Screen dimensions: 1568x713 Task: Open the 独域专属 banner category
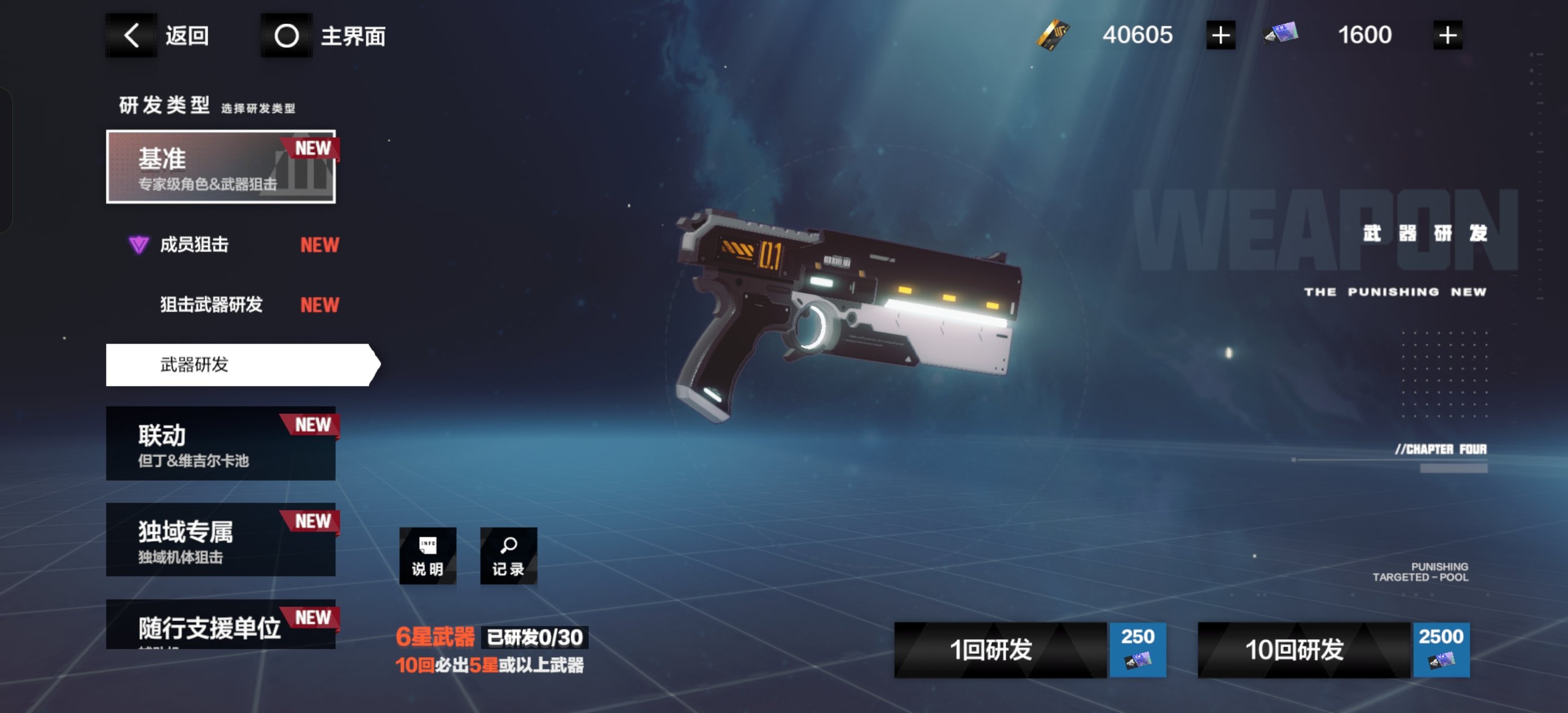tap(221, 539)
